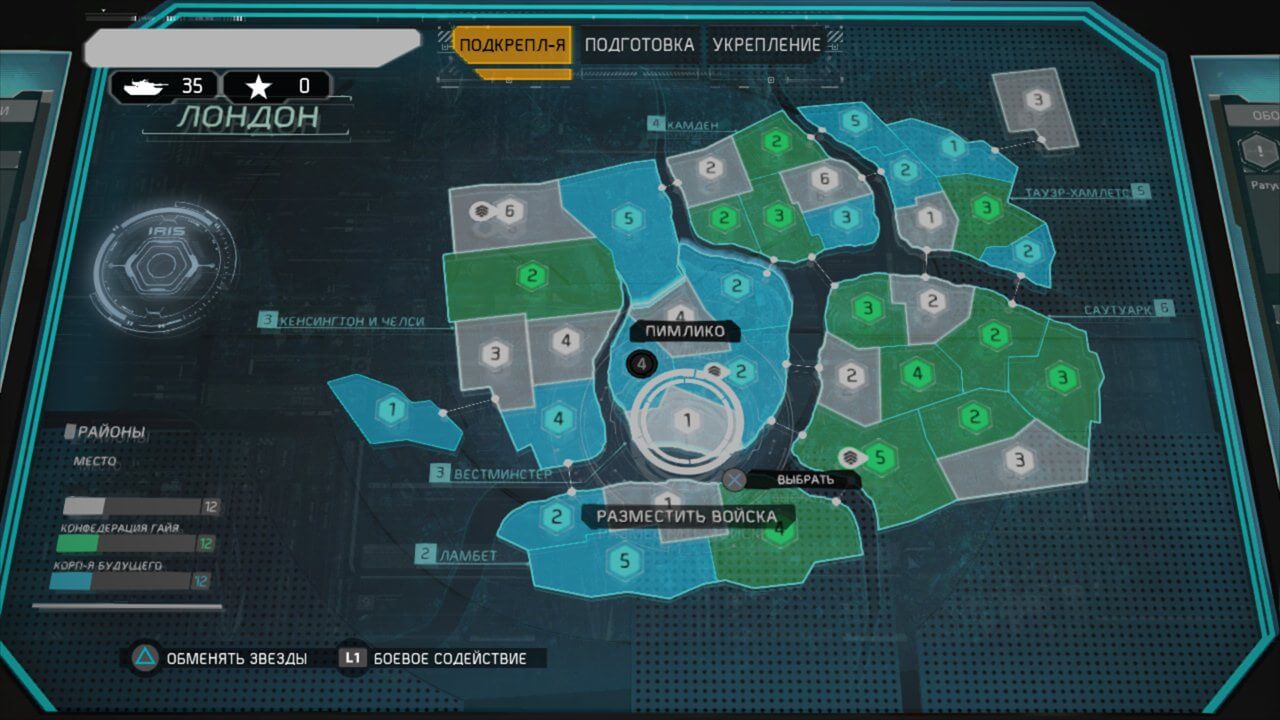This screenshot has height=720, width=1280.
Task: Choose the blue 2-troop district with layers icon
Action: [741, 372]
